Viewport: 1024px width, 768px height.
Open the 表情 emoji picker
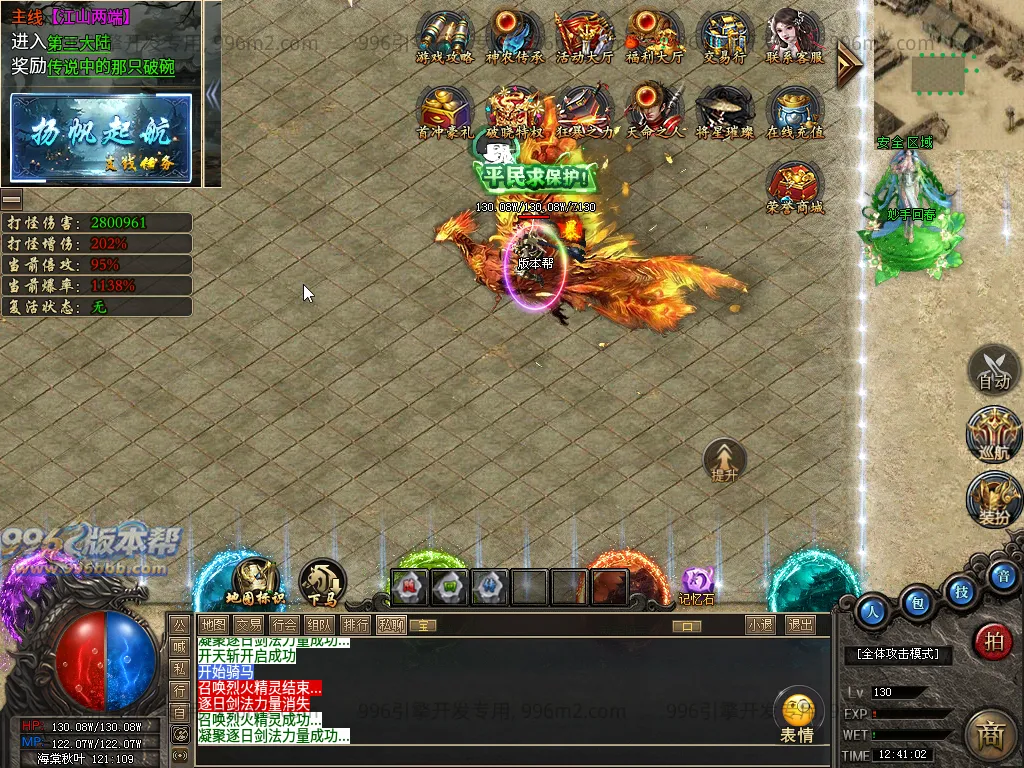click(798, 716)
